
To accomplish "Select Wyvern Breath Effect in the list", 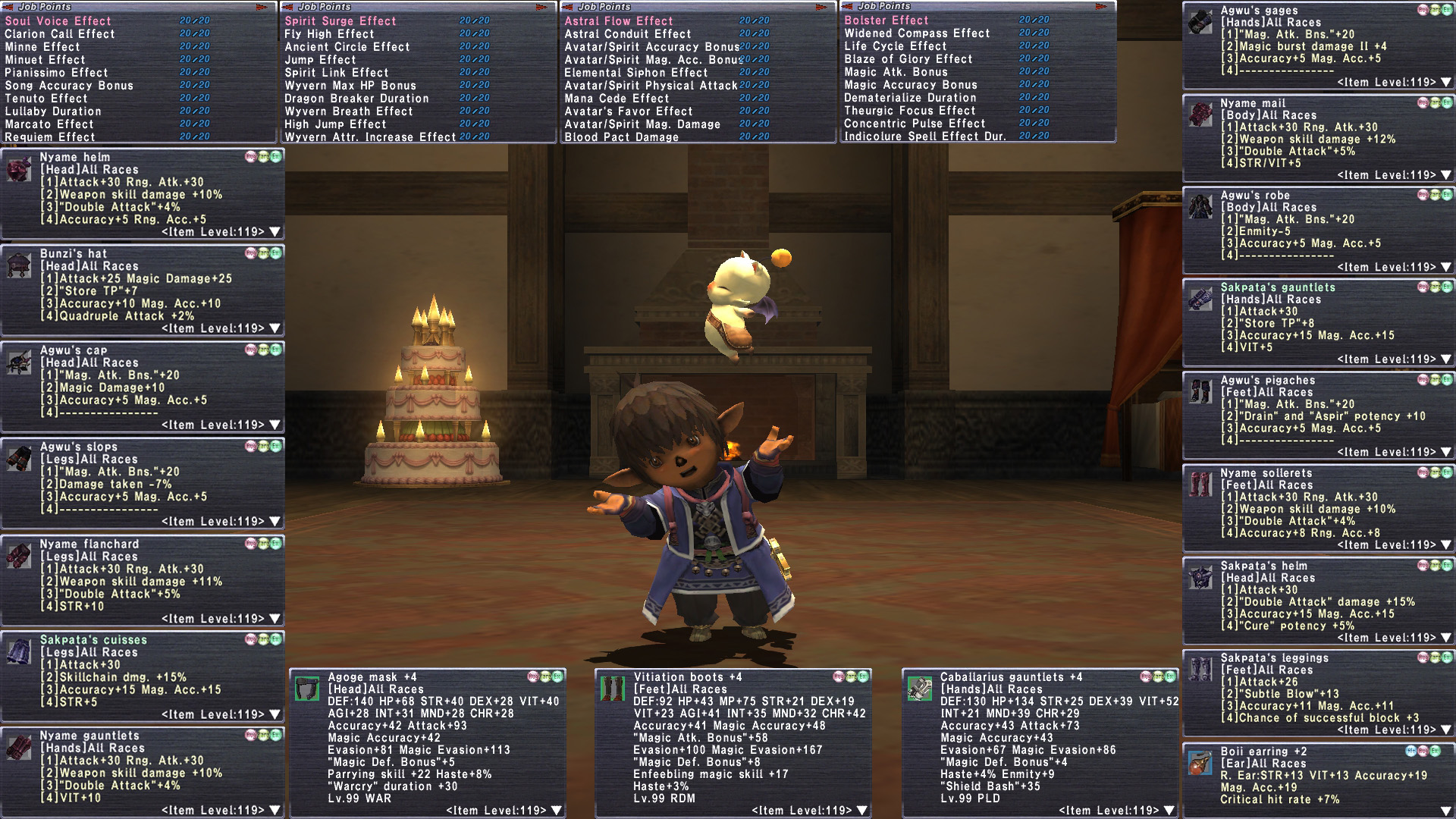I will [x=349, y=111].
